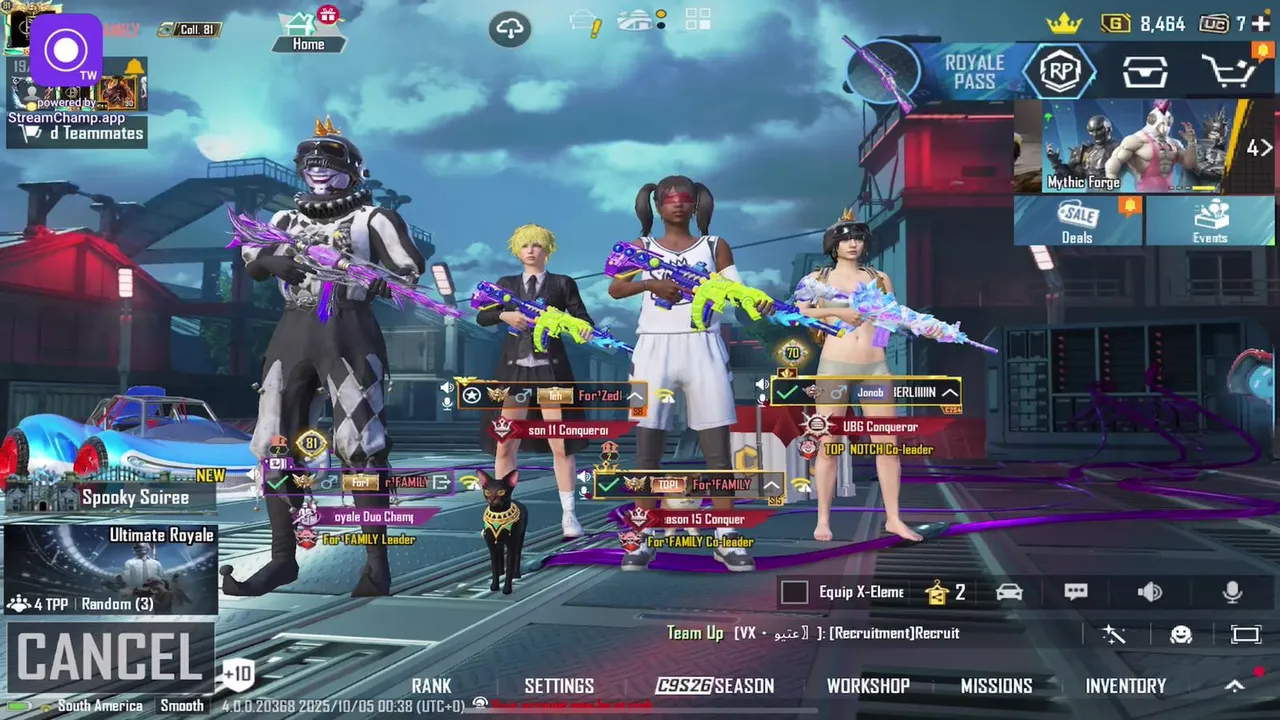Open the Mythic Forge promotion
This screenshot has width=1280, height=720.
tap(1130, 146)
